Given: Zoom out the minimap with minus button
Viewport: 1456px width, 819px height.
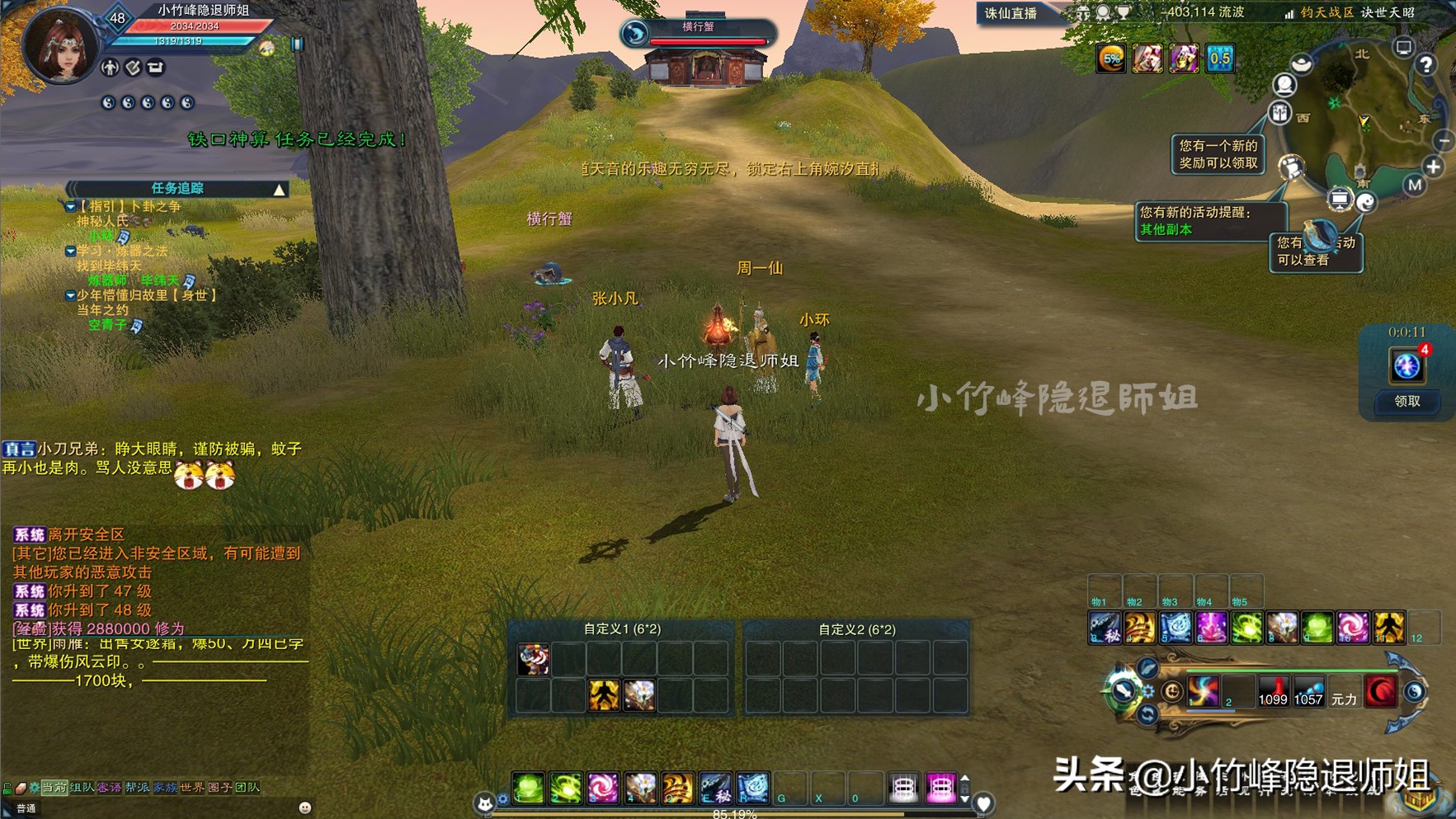Looking at the screenshot, I should (1444, 142).
